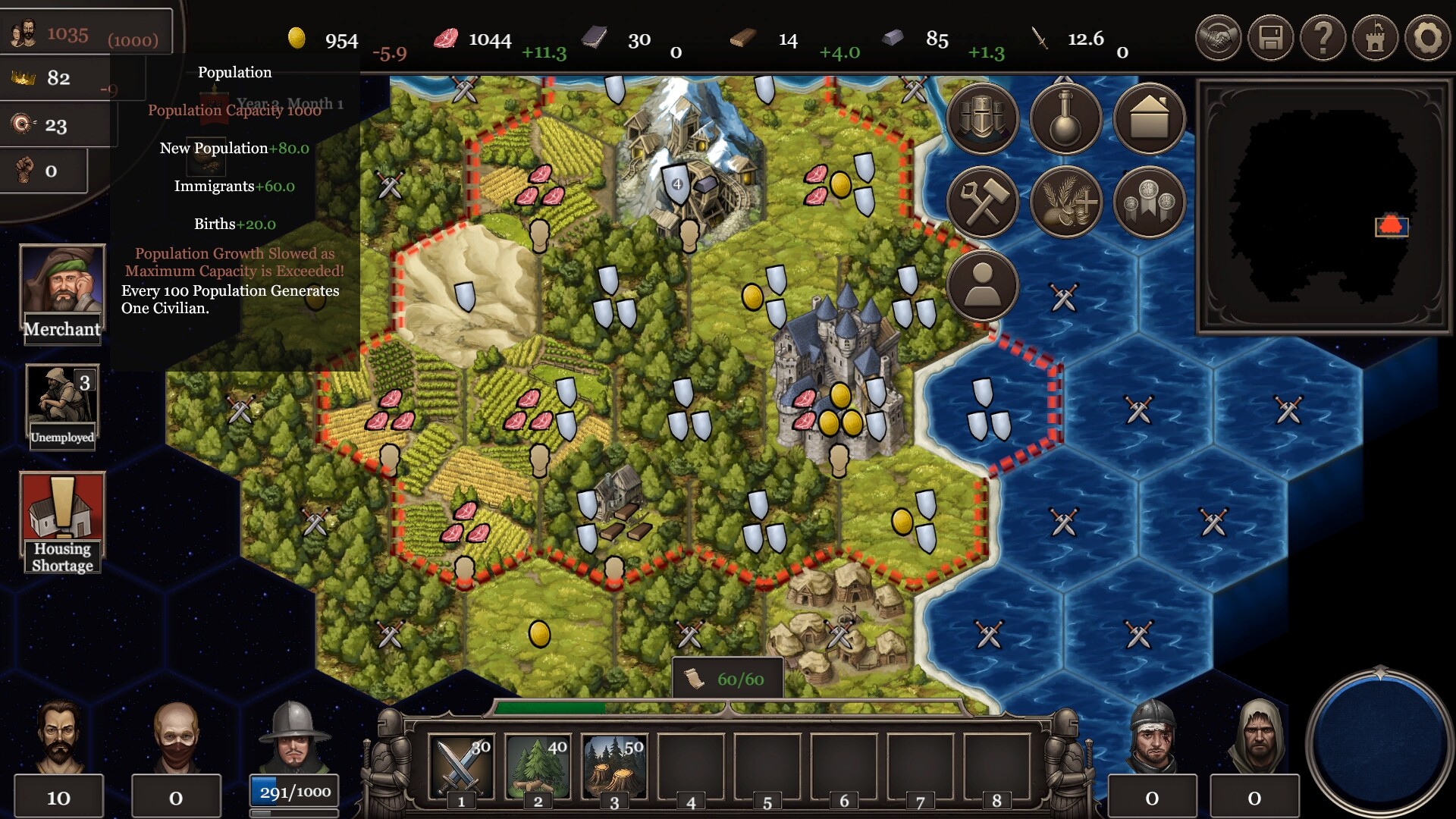Screen dimensions: 1456x819
Task: Open the military/army panel with helmet icon
Action: 983,118
